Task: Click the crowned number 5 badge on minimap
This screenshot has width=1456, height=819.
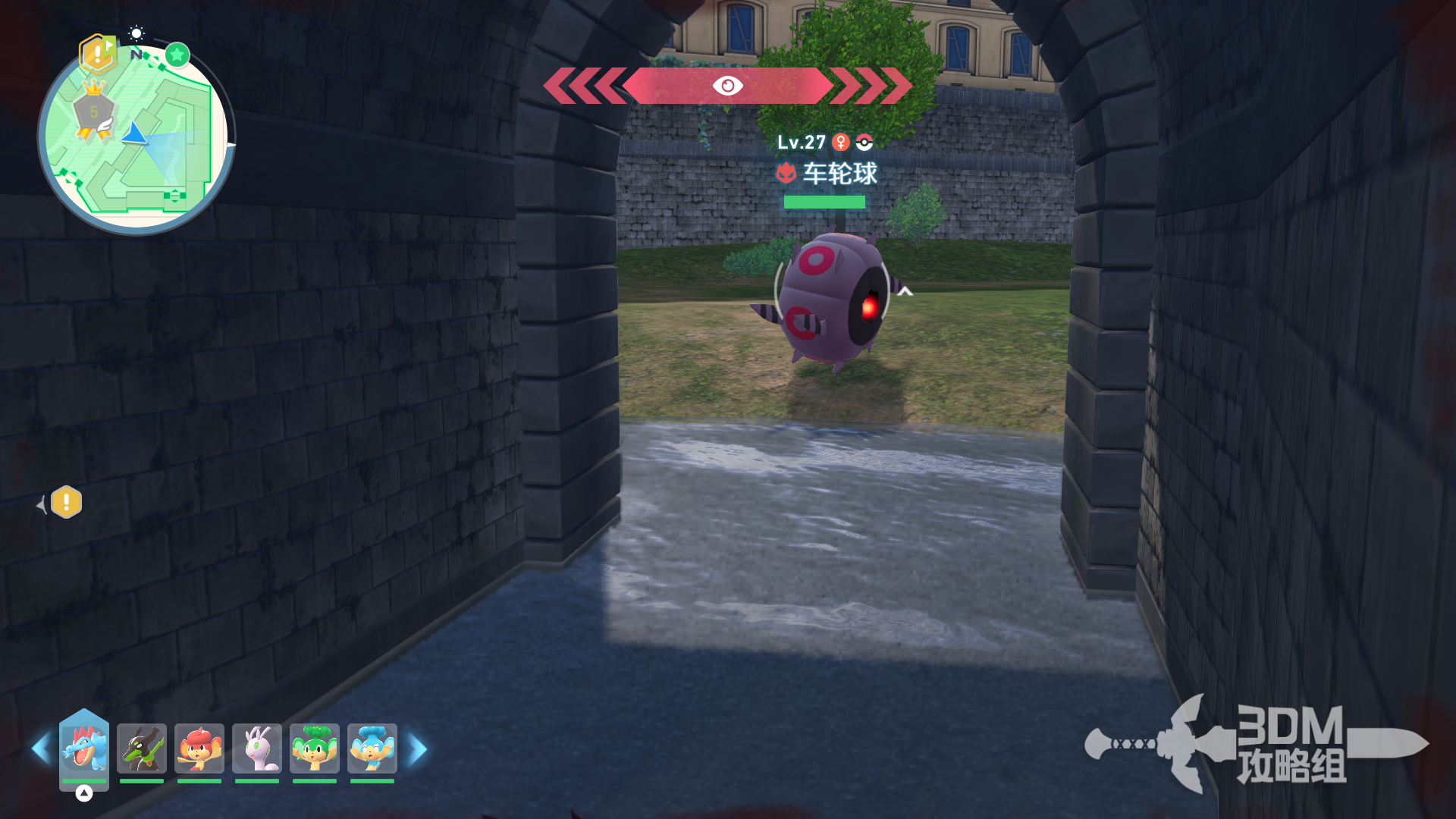Action: (x=94, y=112)
